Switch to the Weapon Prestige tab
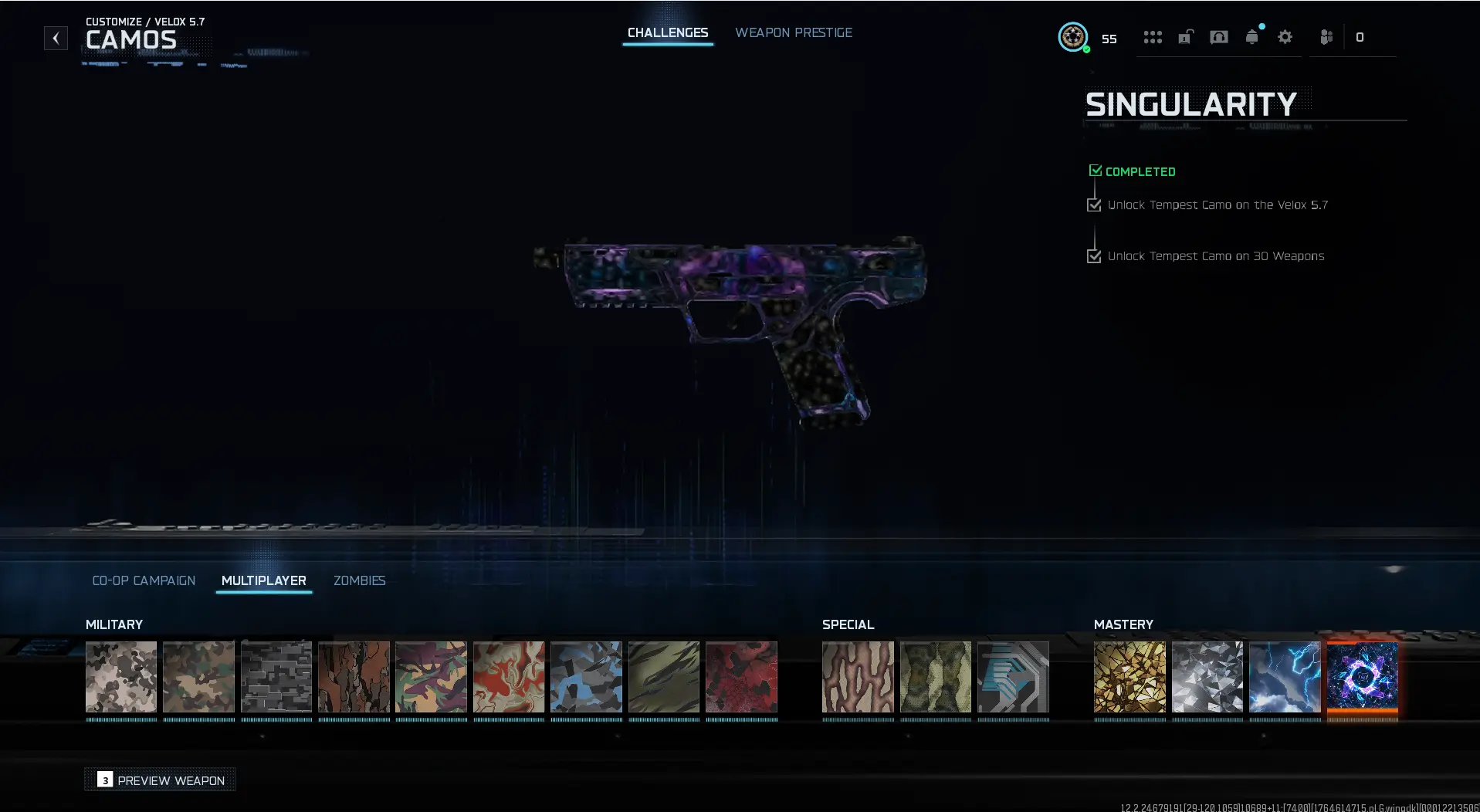This screenshot has height=812, width=1480. (x=794, y=32)
